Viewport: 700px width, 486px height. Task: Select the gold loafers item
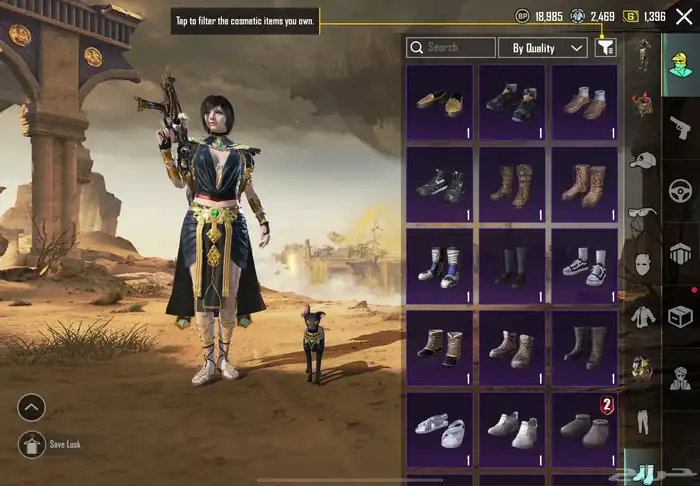tap(440, 100)
